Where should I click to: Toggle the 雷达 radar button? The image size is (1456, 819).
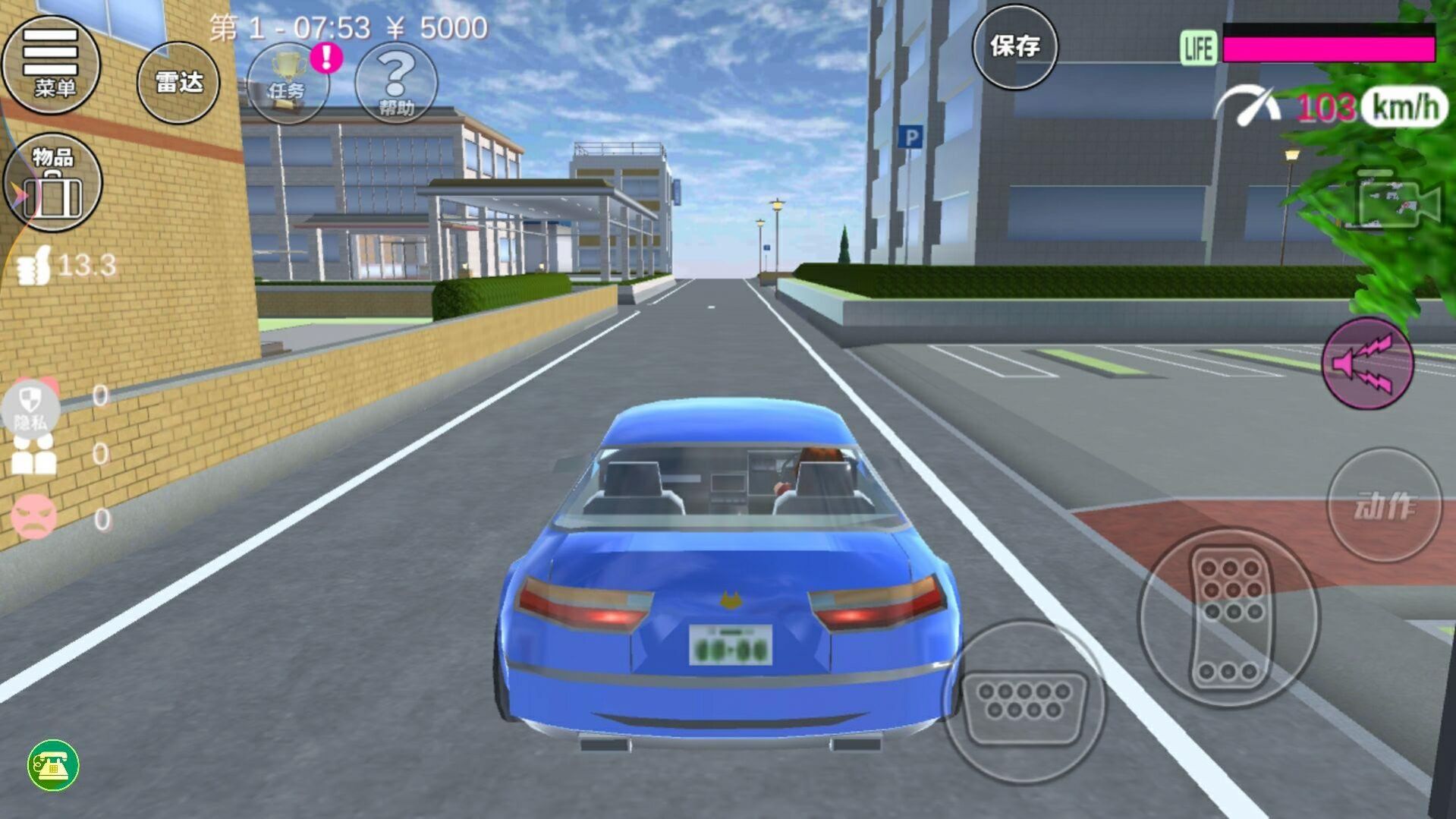178,82
